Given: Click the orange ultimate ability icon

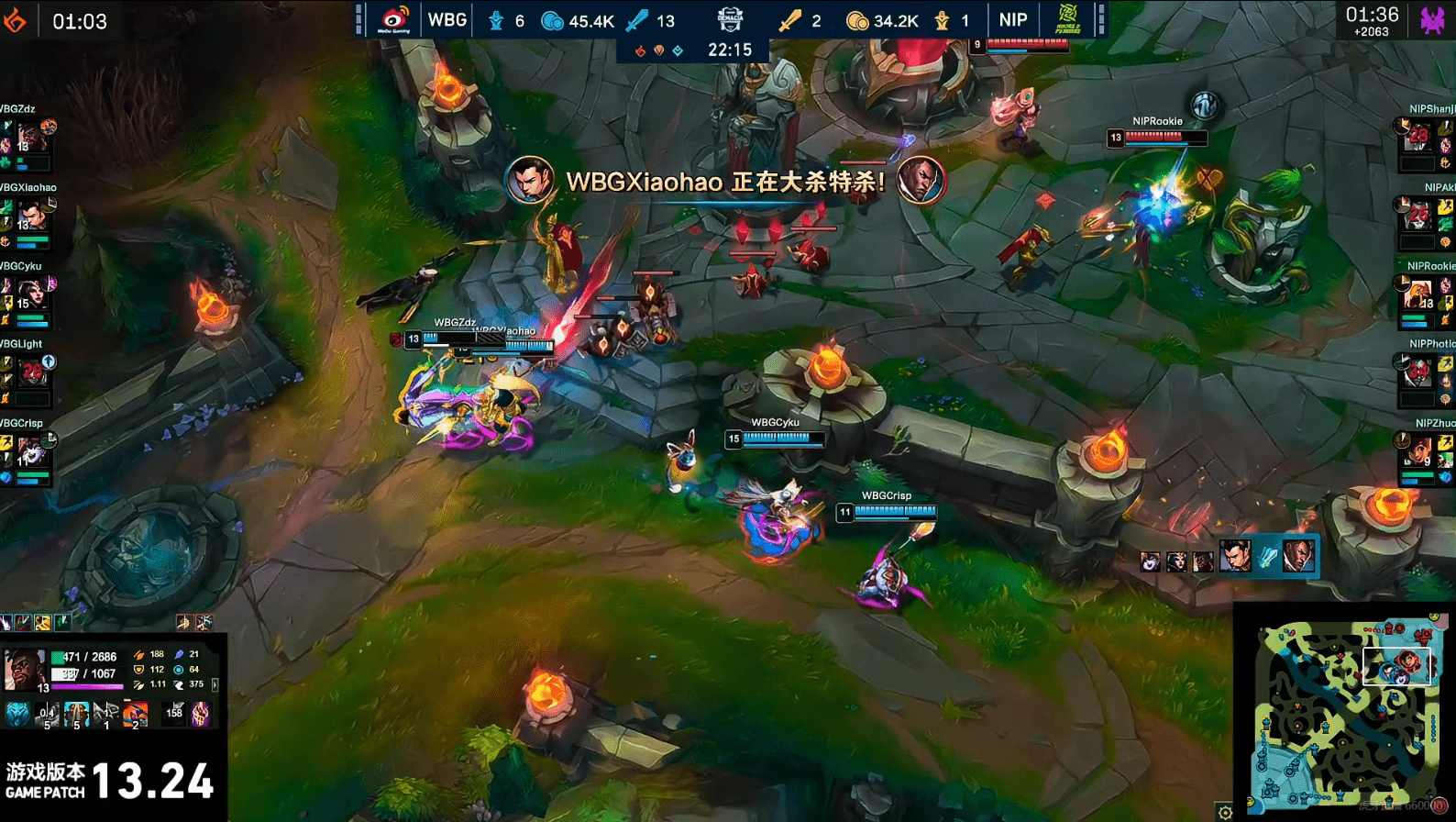Looking at the screenshot, I should coord(135,713).
